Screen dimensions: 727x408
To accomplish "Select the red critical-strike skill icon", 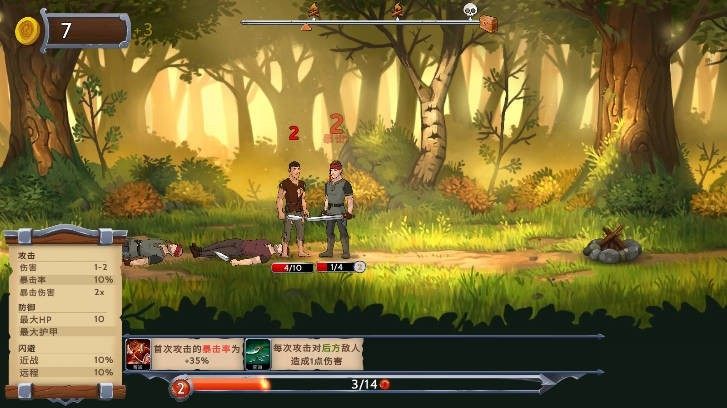I will [x=138, y=353].
